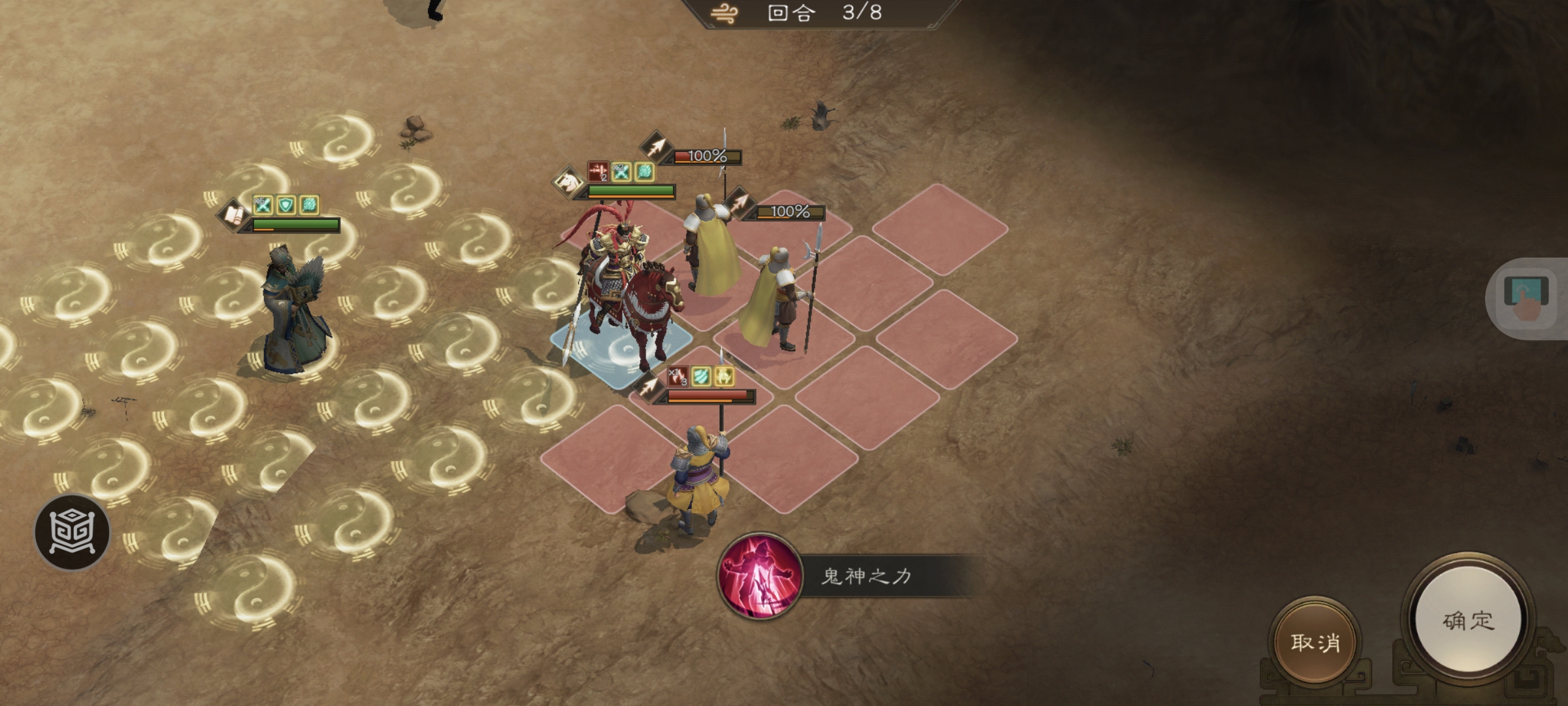The image size is (1568, 706).
Task: Click the arrow charge icon above the white-hooded spearman
Action: 656,147
